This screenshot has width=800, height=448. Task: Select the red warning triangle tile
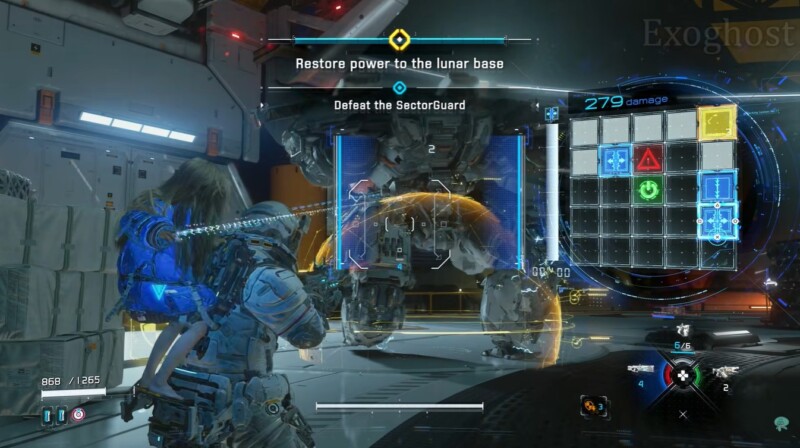(649, 158)
